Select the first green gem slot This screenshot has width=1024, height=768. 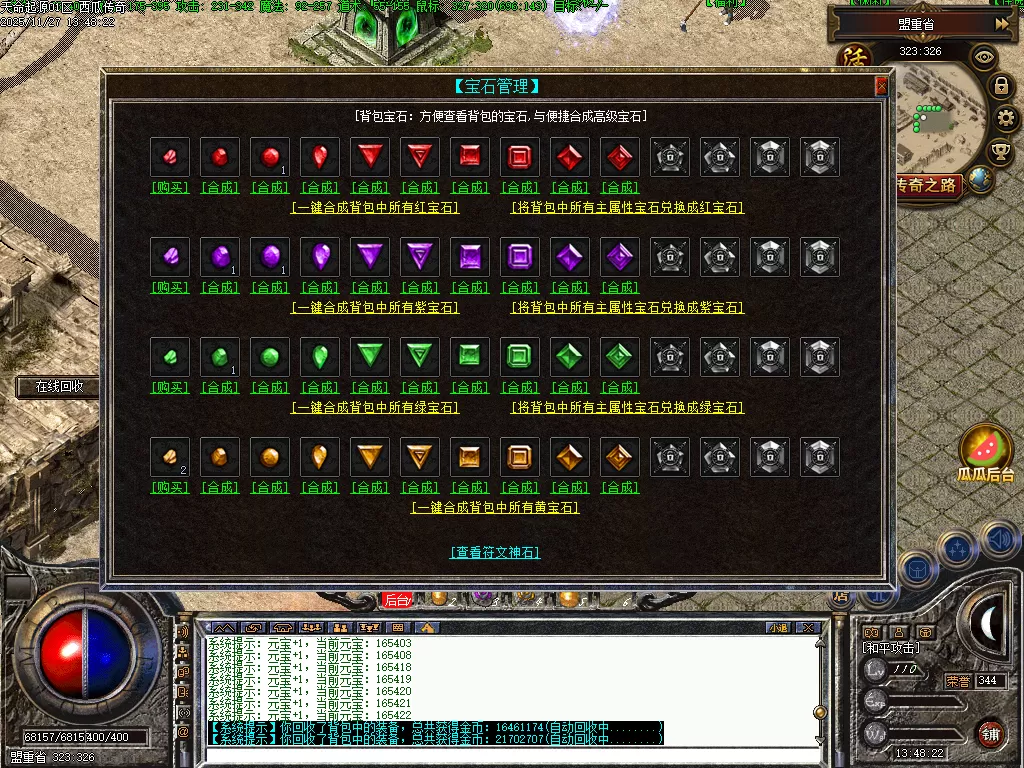click(x=170, y=357)
